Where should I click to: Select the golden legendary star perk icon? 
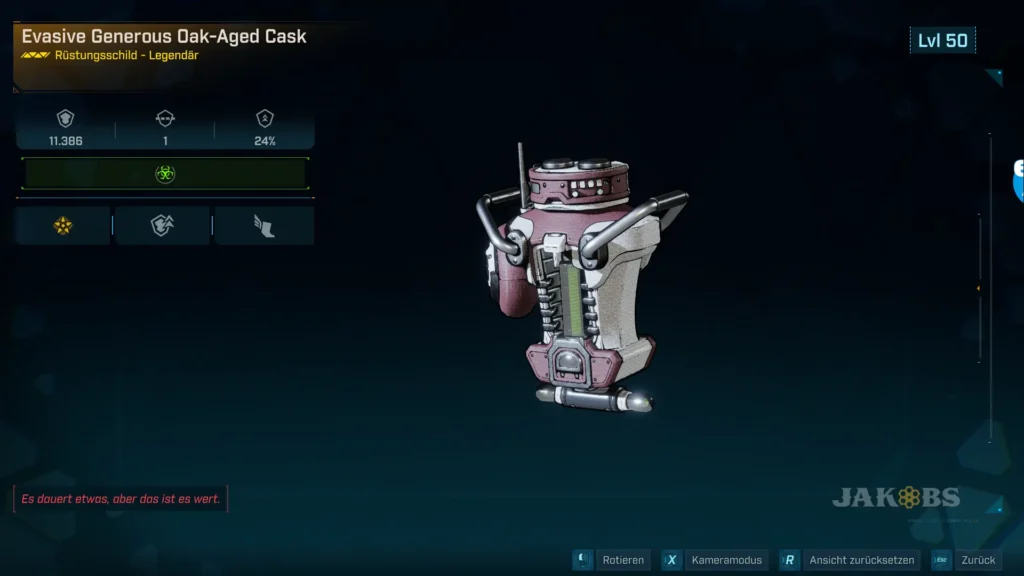(x=63, y=226)
